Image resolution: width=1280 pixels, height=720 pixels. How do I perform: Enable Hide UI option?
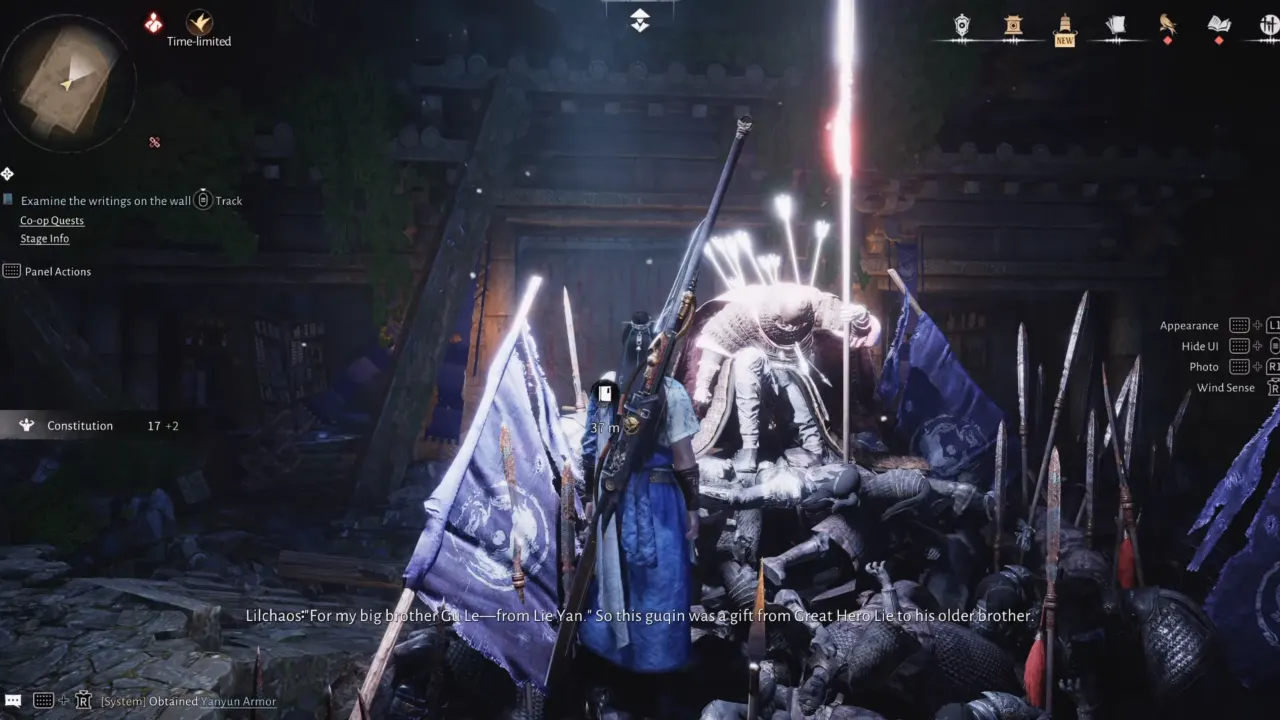click(1199, 345)
